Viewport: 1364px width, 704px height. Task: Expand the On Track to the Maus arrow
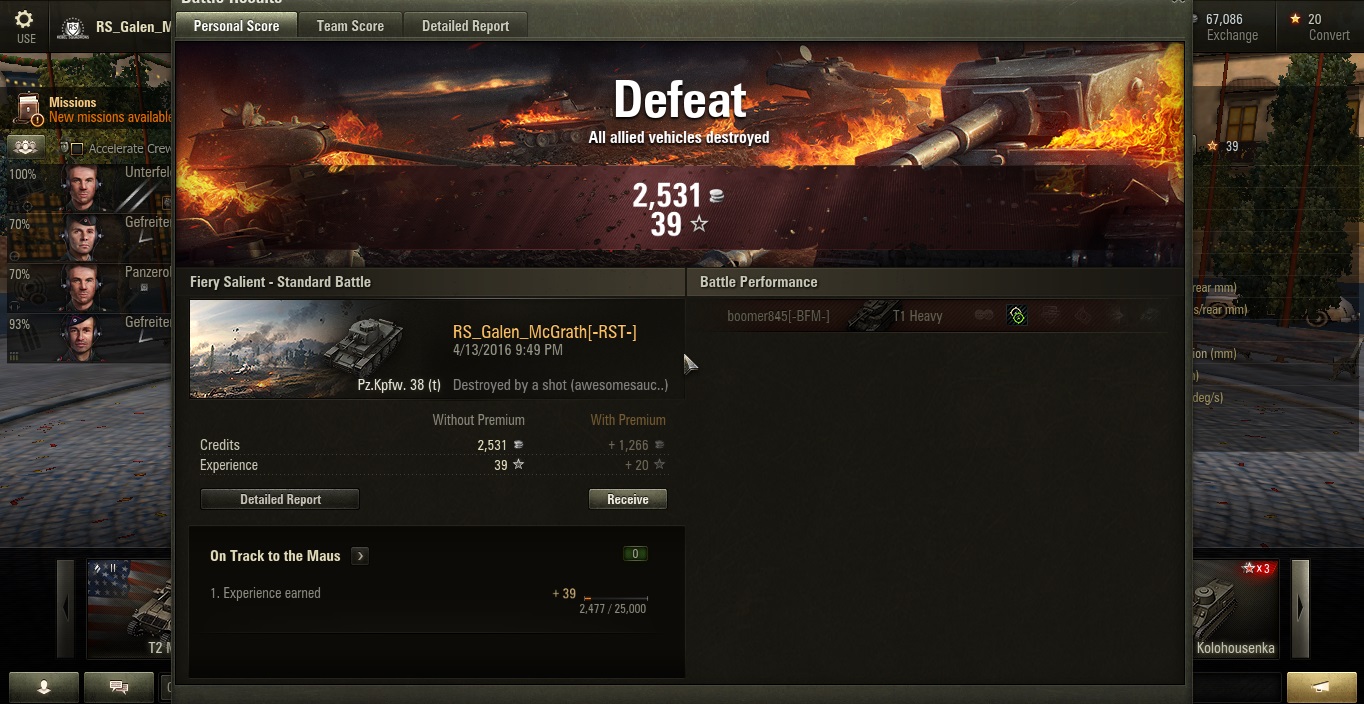360,556
